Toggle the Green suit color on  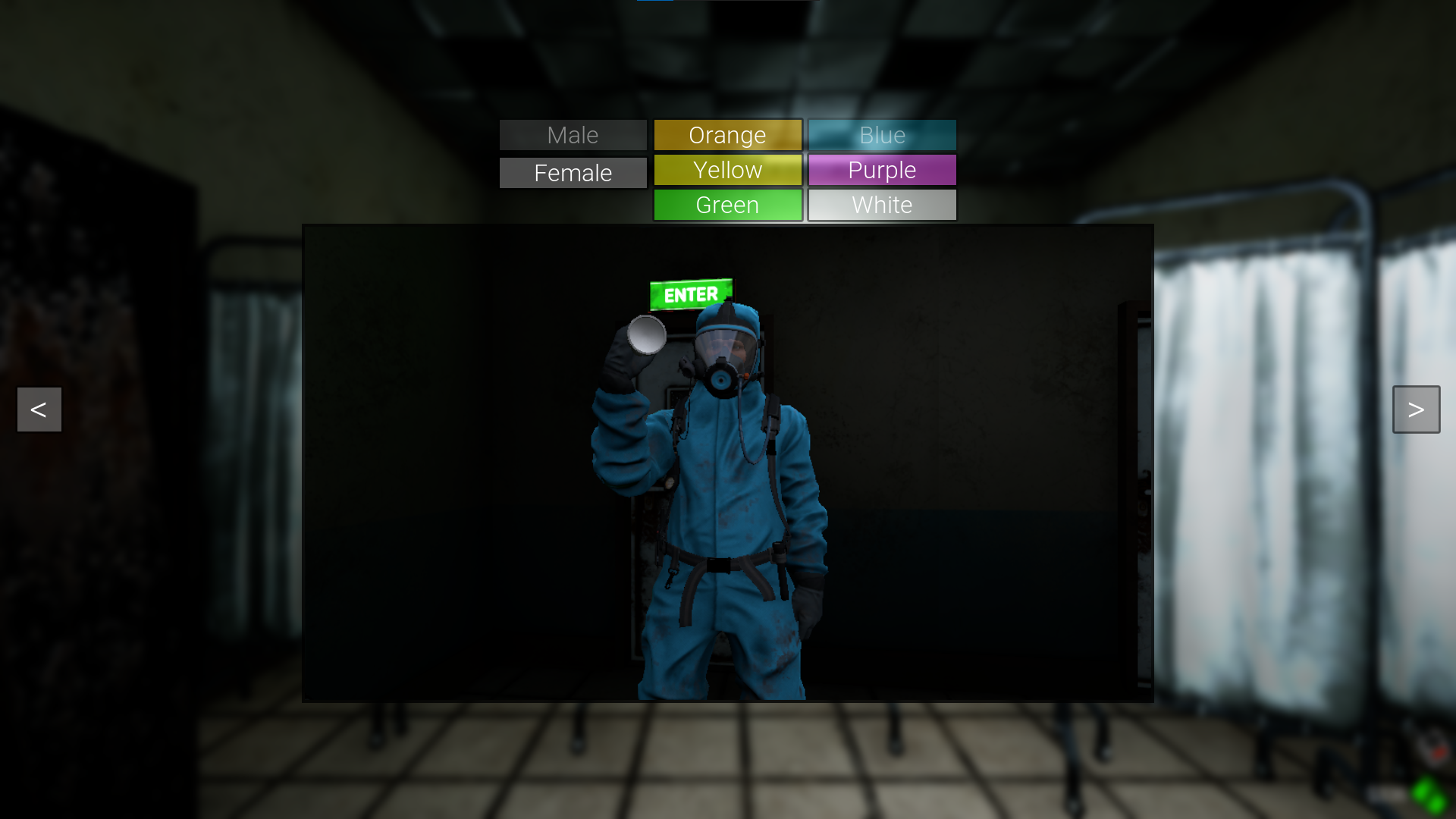click(x=727, y=205)
